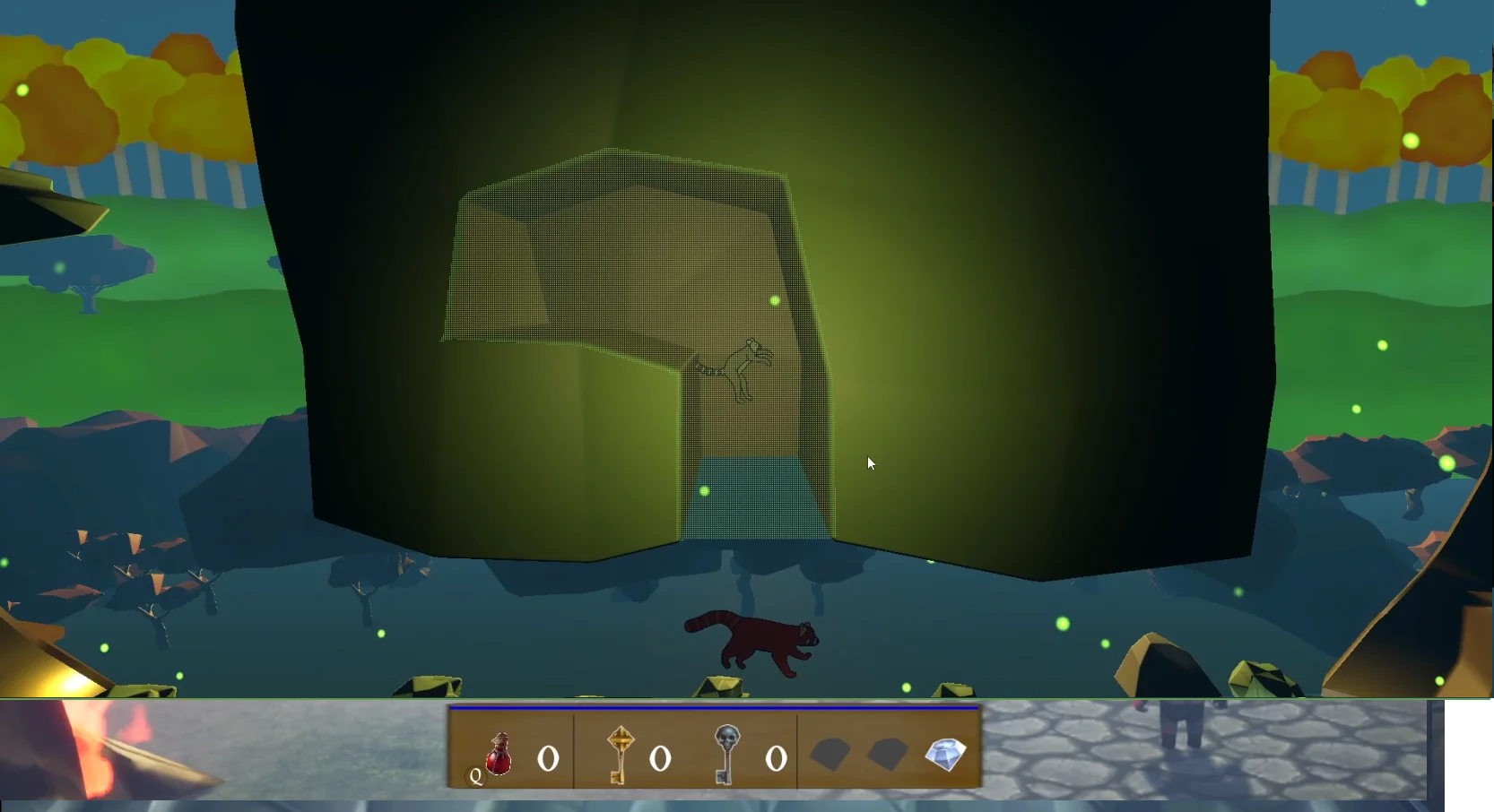Click the white diamond gem icon

pyautogui.click(x=945, y=754)
